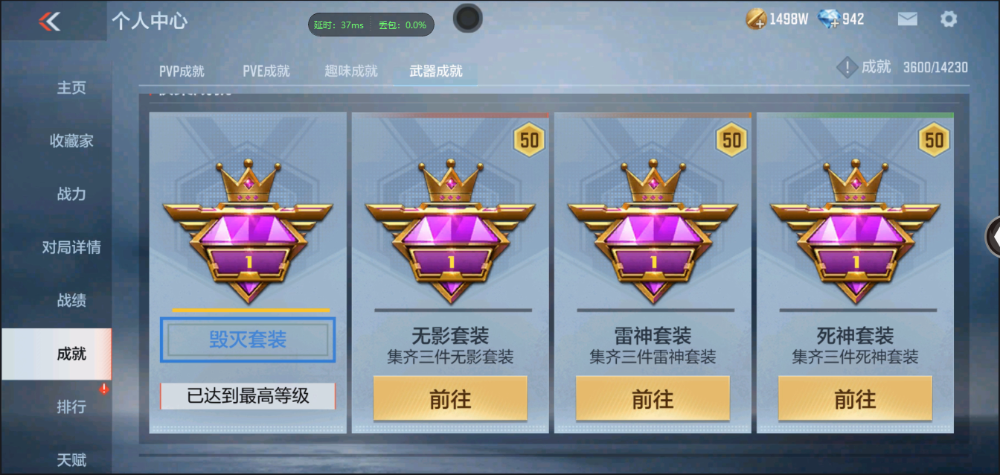Click 前往 under 无影套装

(450, 399)
